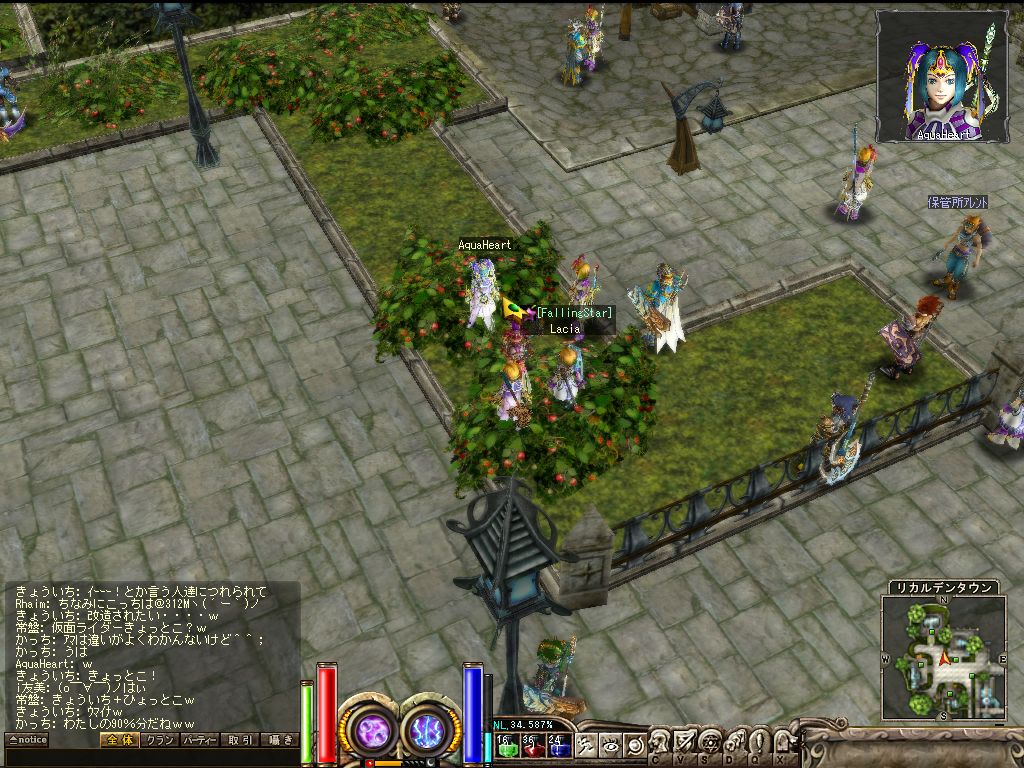Click the eye icon button
This screenshot has width=1024, height=768.
612,744
